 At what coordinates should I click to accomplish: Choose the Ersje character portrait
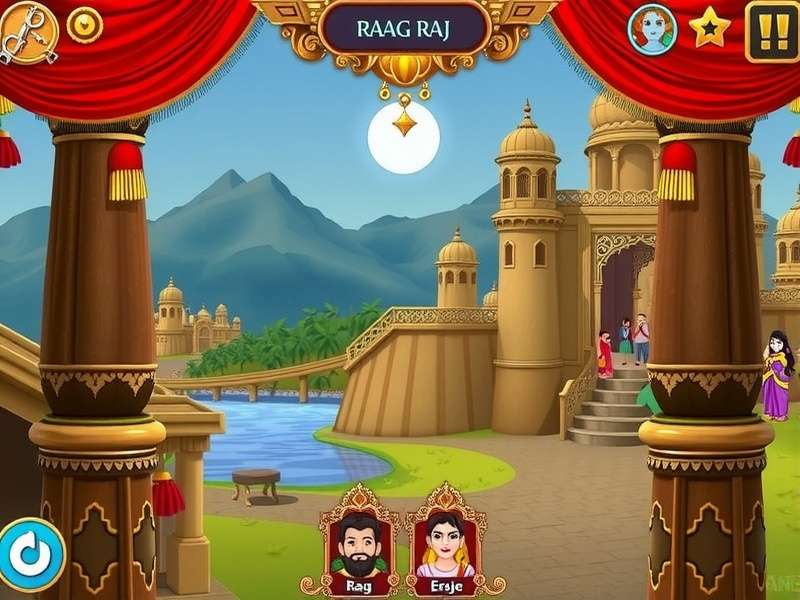pyautogui.click(x=446, y=542)
